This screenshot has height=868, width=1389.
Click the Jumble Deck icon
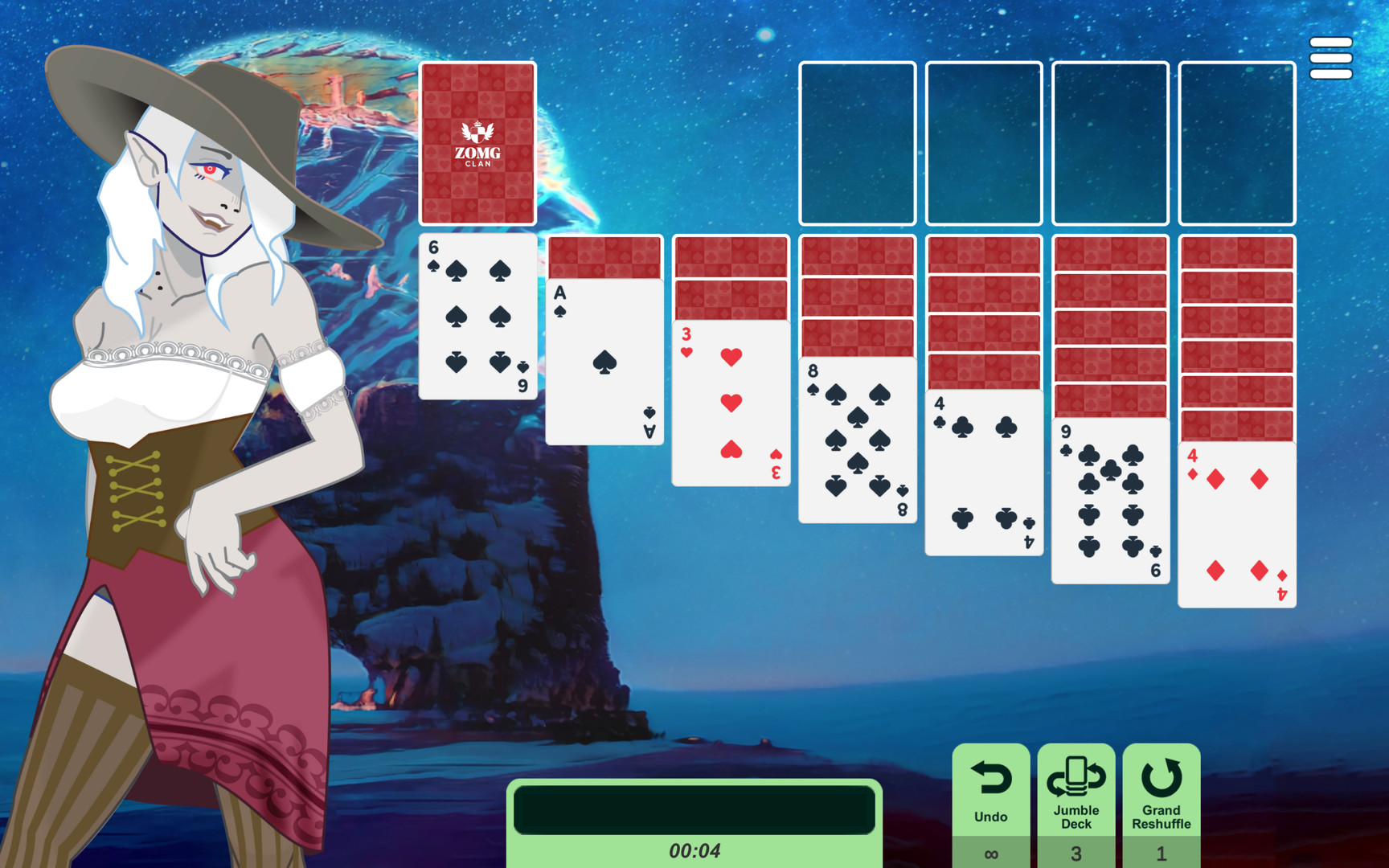pos(1077,776)
